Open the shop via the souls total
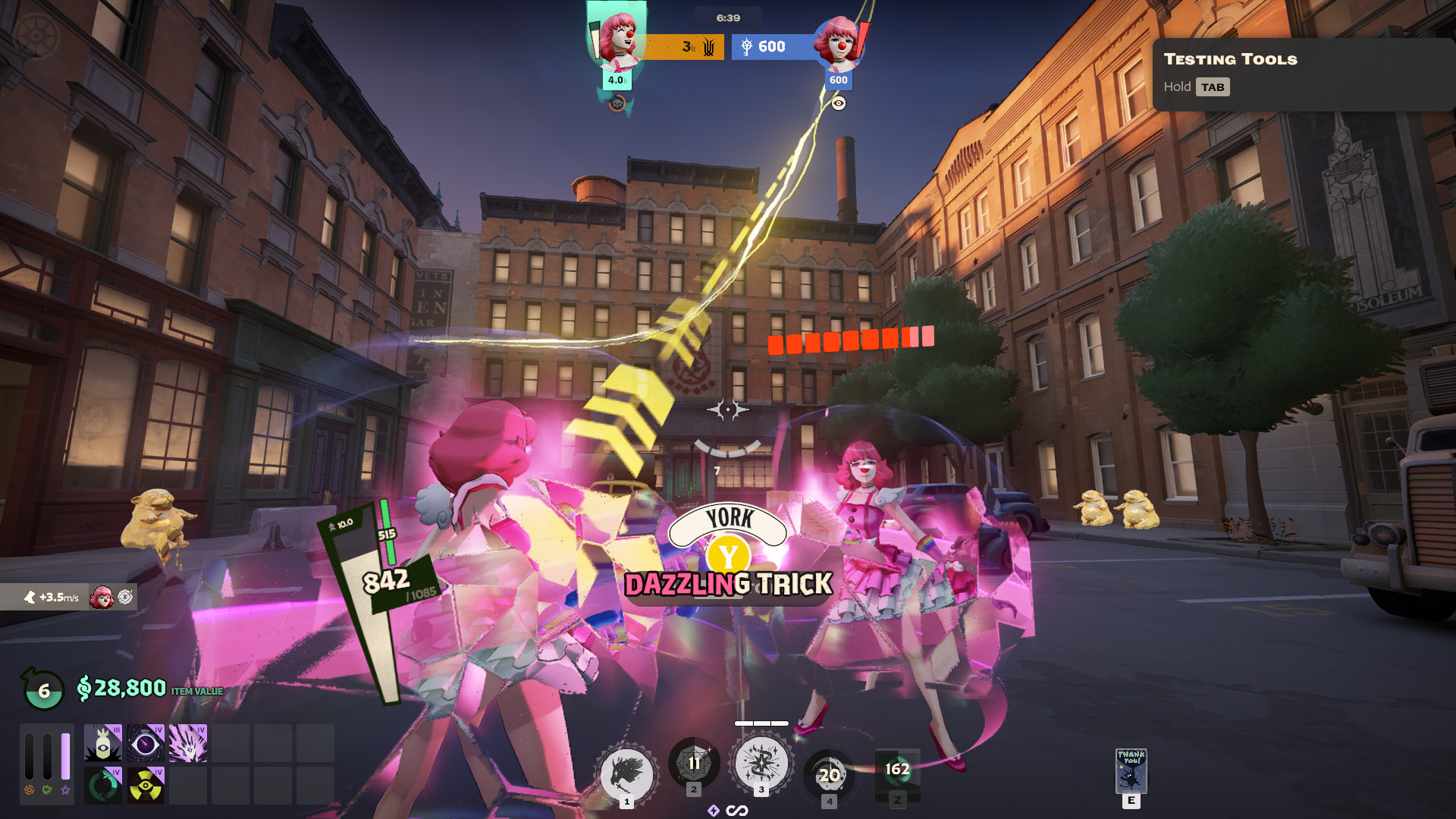 (121, 689)
